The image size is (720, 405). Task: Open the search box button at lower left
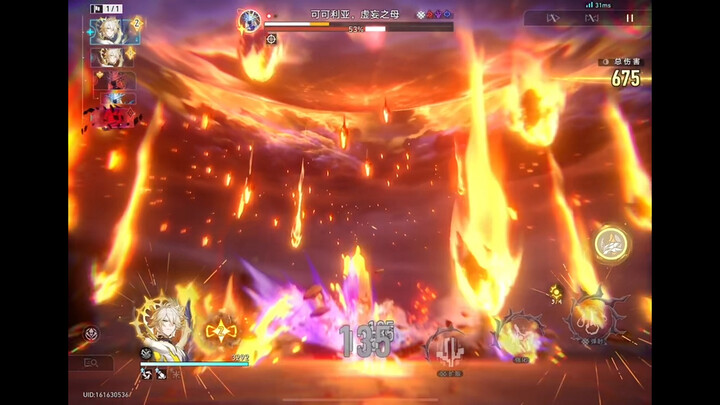pyautogui.click(x=91, y=363)
